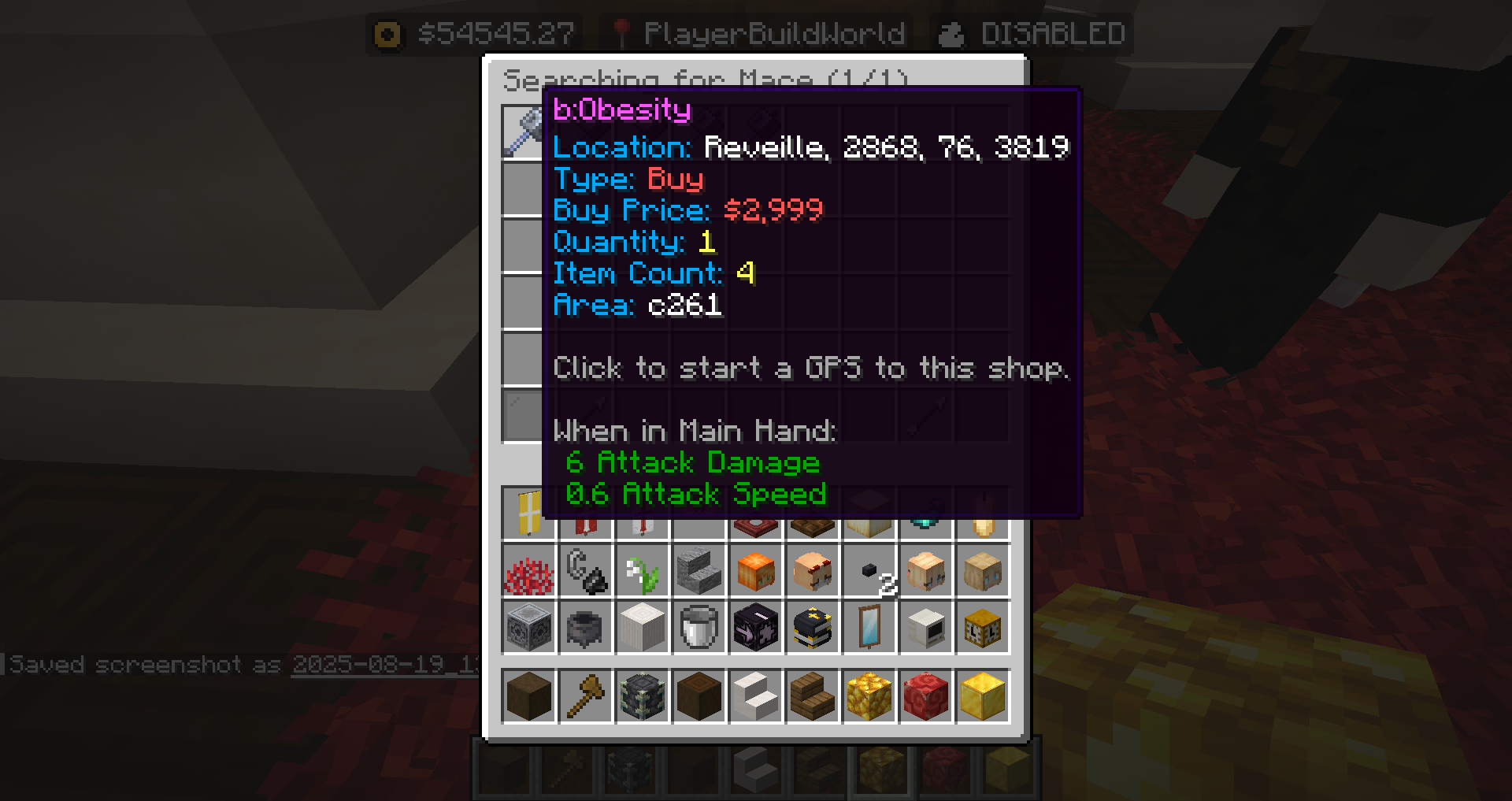Select the golden mallet inventory item

tap(585, 696)
